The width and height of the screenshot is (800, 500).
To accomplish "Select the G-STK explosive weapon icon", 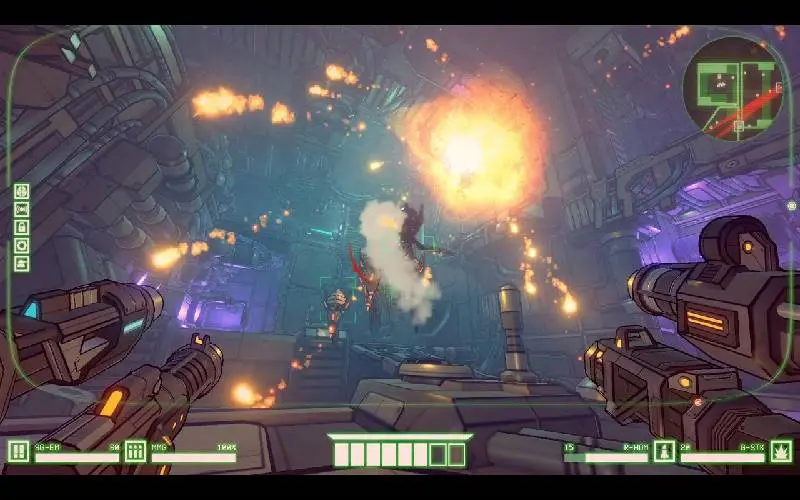I will pyautogui.click(x=781, y=452).
